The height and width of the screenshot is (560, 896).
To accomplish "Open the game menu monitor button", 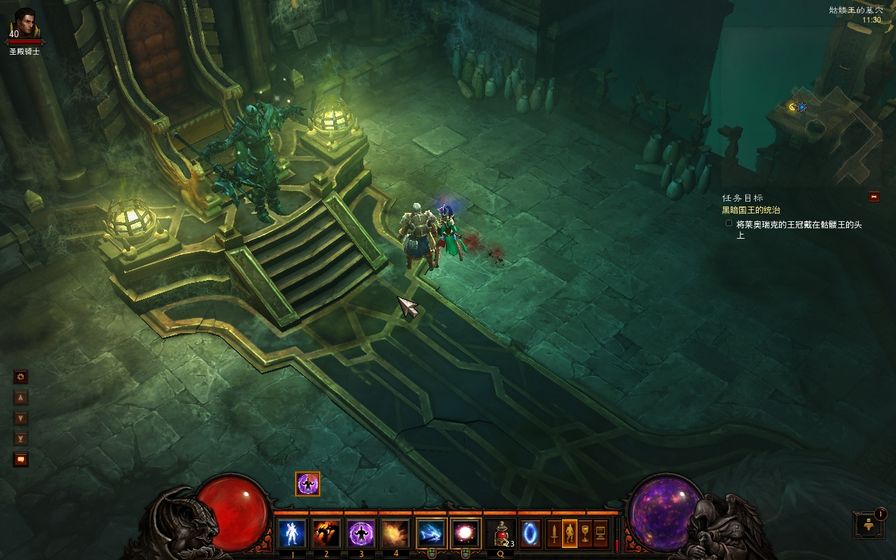I will click(x=601, y=532).
